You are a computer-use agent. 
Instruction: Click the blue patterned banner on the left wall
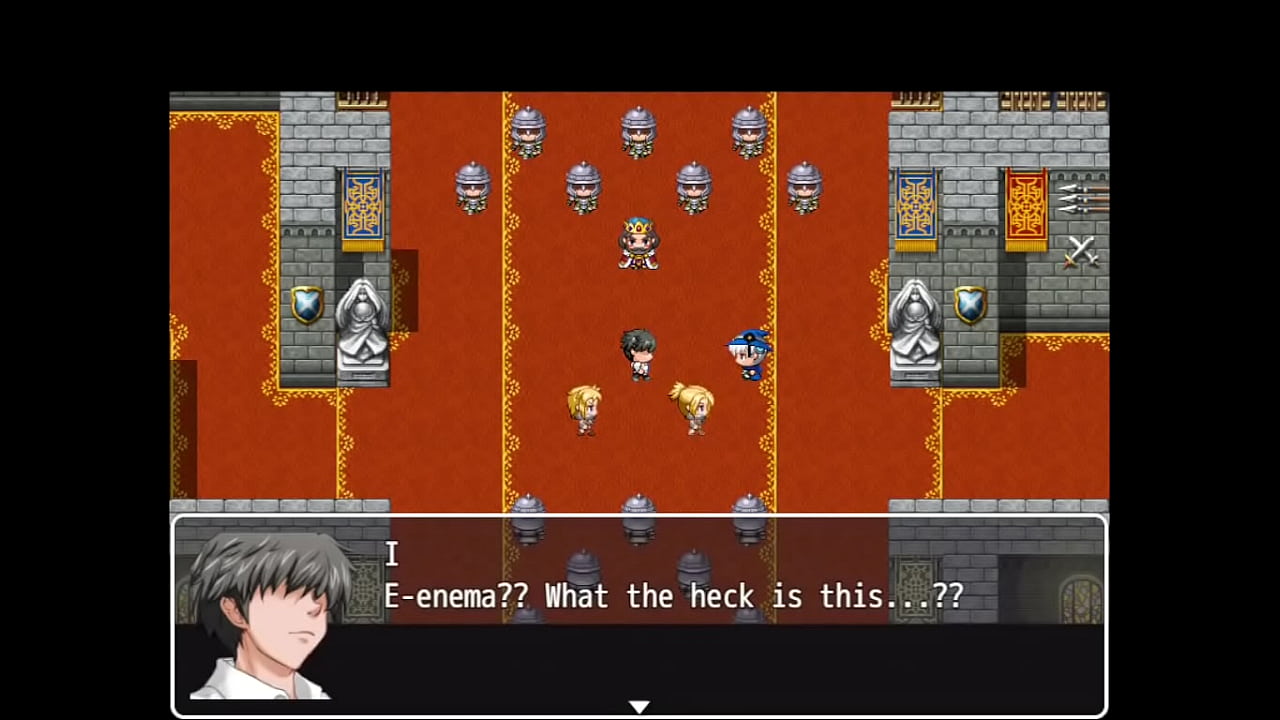pos(362,205)
